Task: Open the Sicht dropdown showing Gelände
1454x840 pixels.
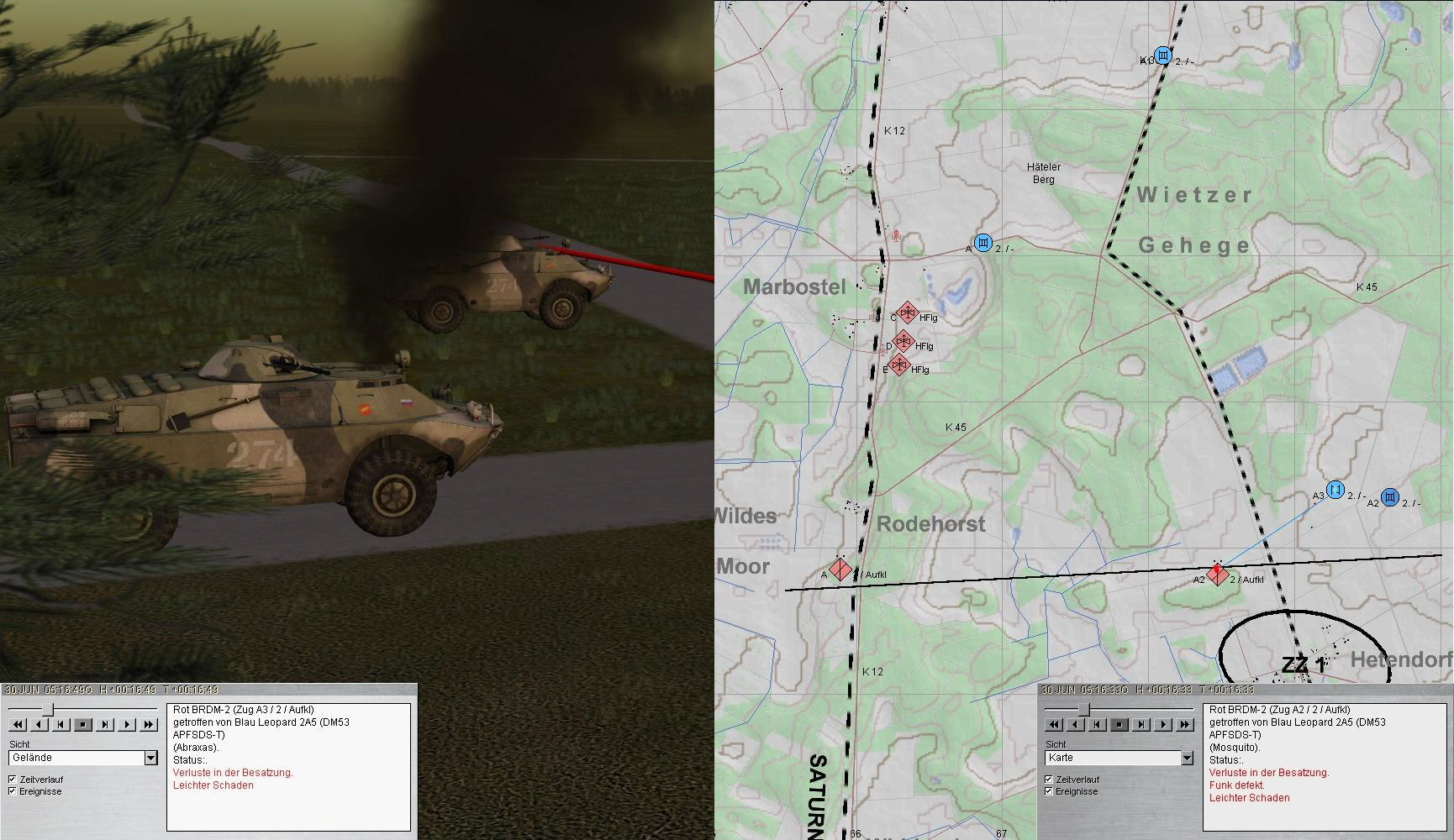Action: [x=150, y=759]
